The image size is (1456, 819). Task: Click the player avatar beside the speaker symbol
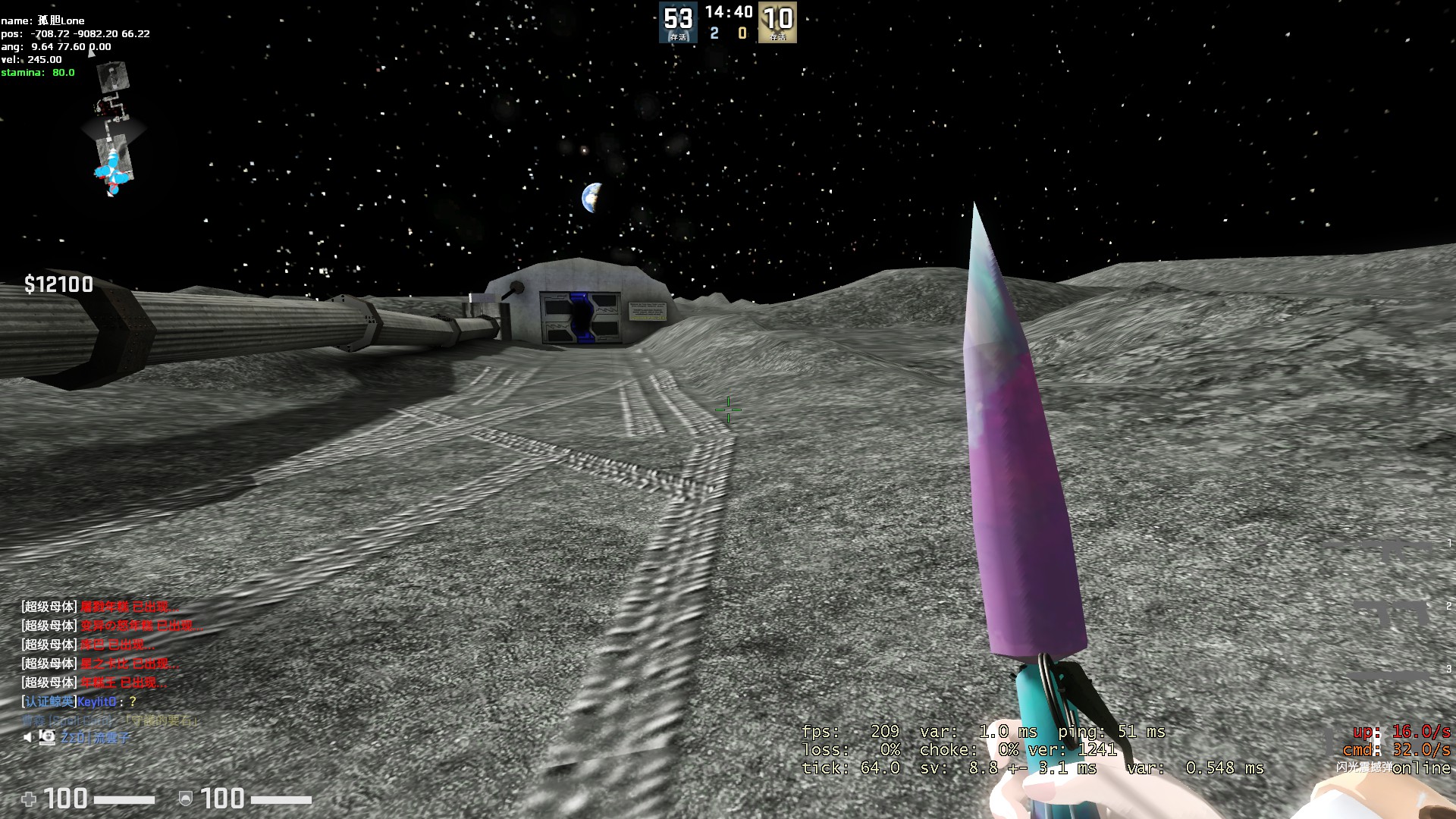[x=47, y=736]
